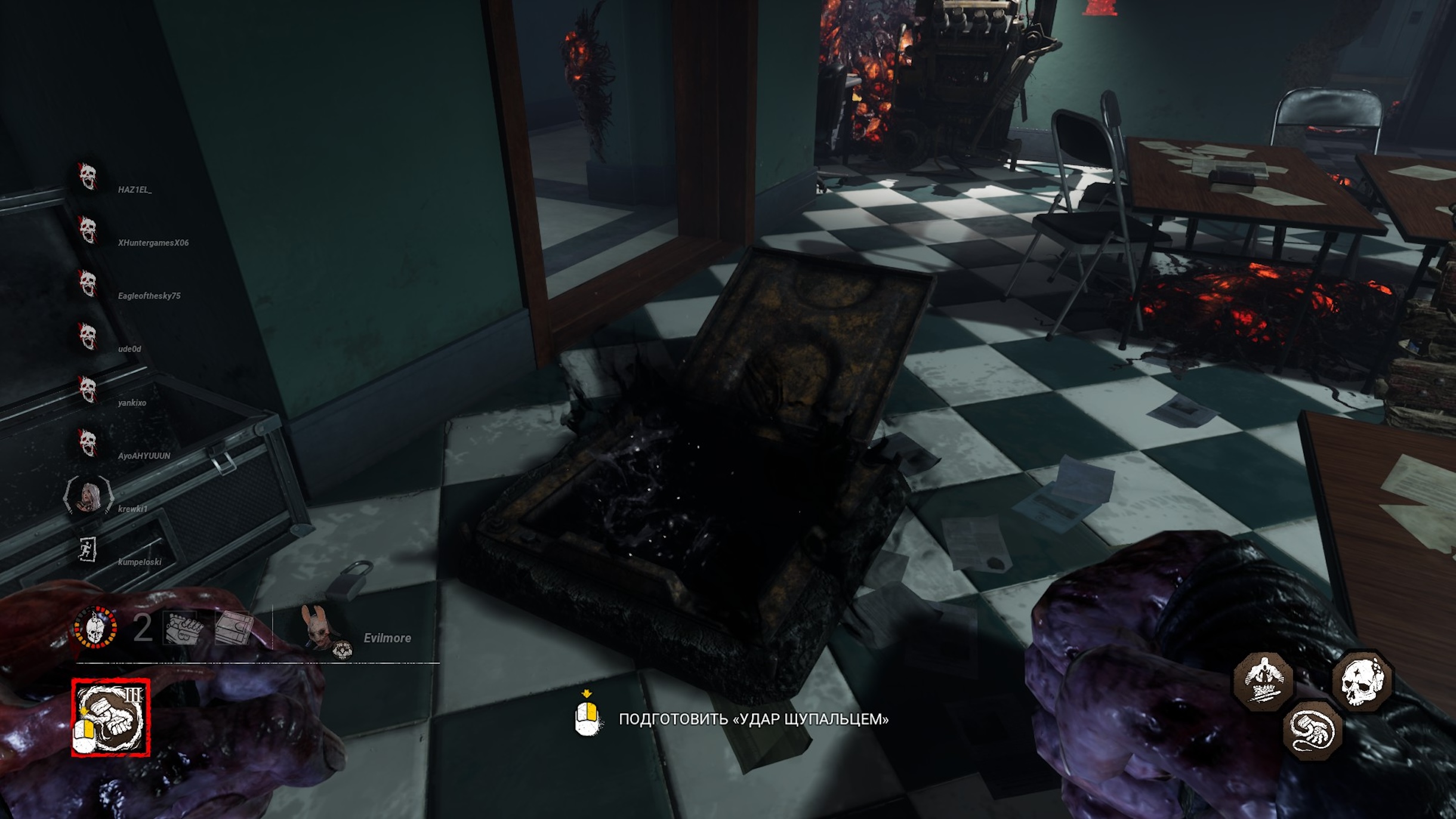Select ude0d in the survivor list

click(x=129, y=349)
